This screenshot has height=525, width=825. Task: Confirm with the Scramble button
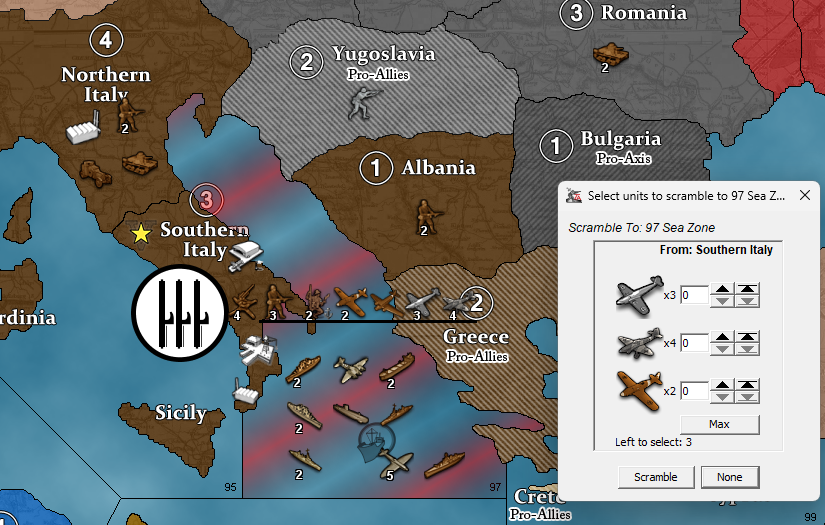656,477
